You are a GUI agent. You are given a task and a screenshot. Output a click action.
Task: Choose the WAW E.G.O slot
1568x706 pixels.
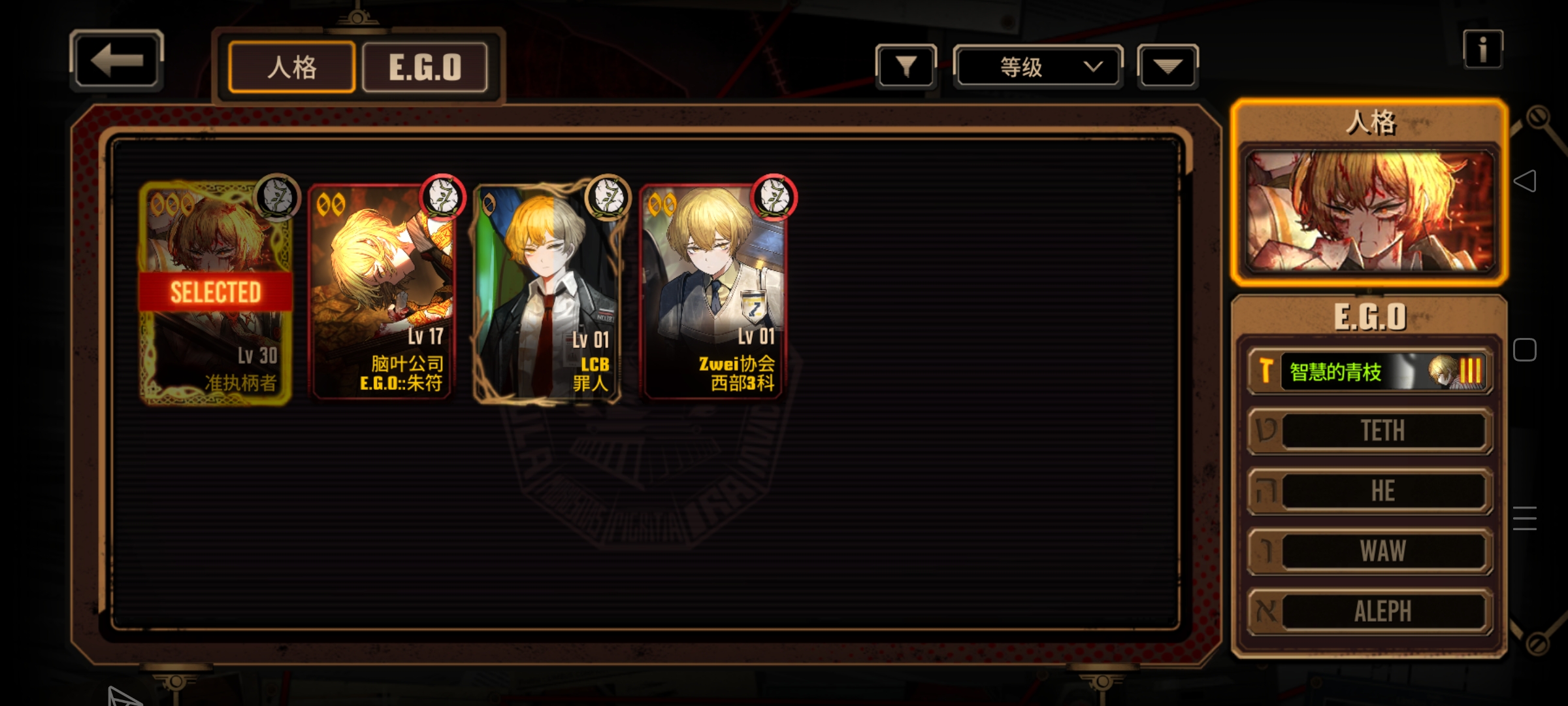(1370, 551)
